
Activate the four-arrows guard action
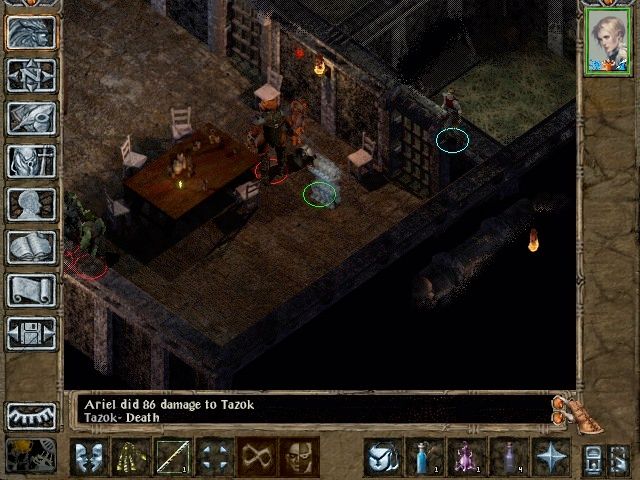(215, 457)
